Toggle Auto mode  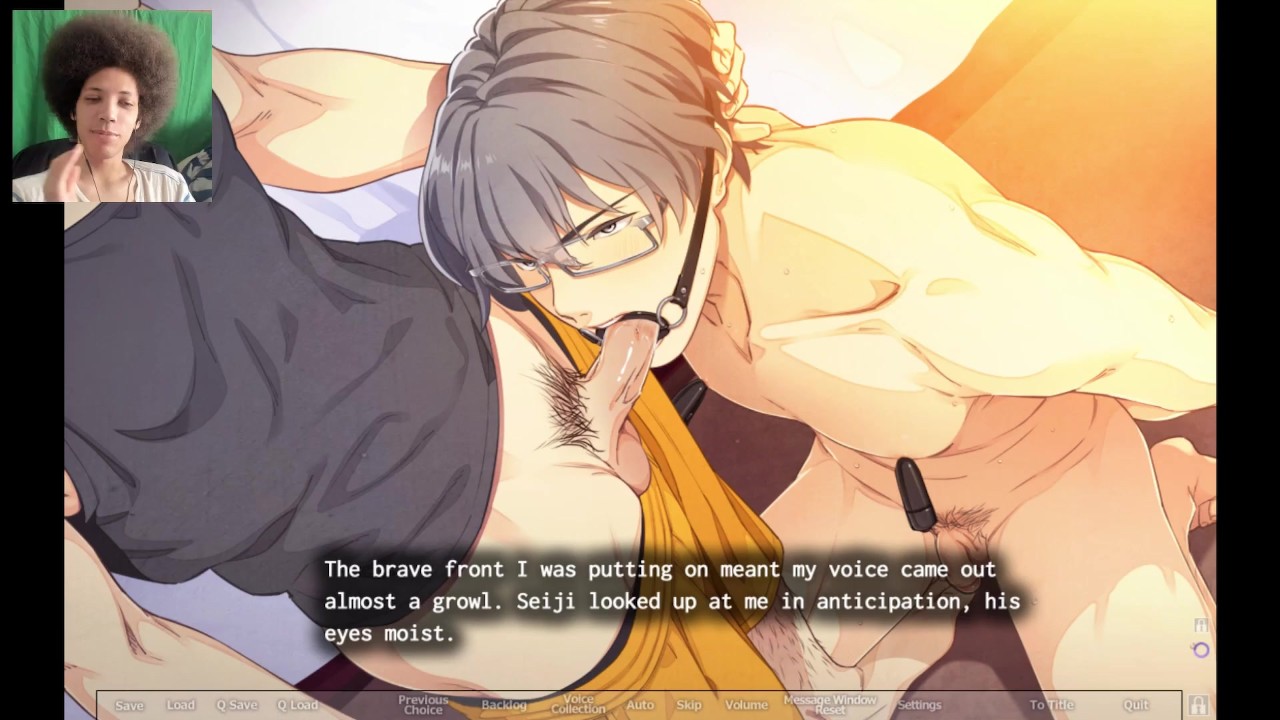point(640,705)
